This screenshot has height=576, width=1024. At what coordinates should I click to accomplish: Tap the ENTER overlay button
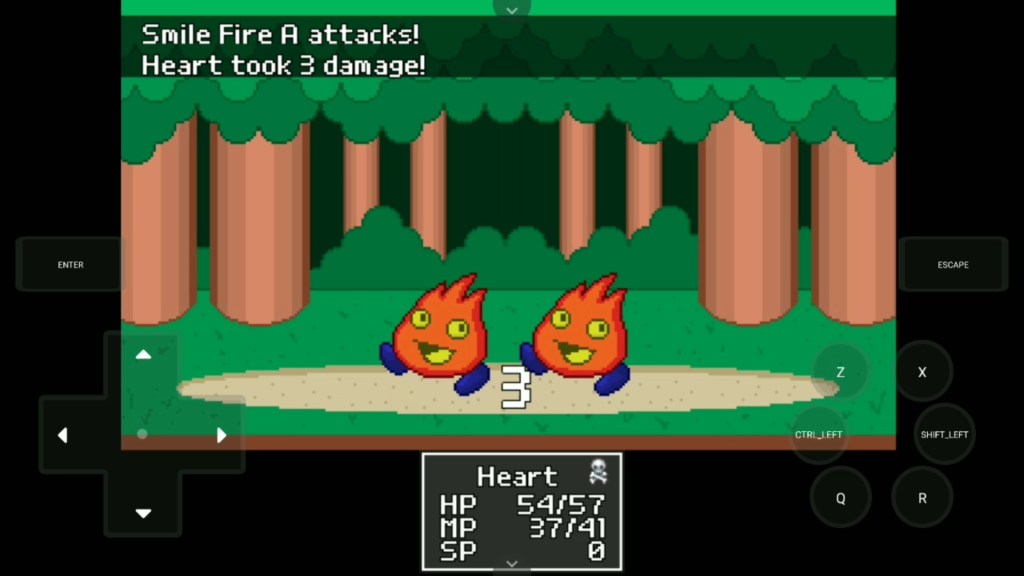tap(70, 265)
